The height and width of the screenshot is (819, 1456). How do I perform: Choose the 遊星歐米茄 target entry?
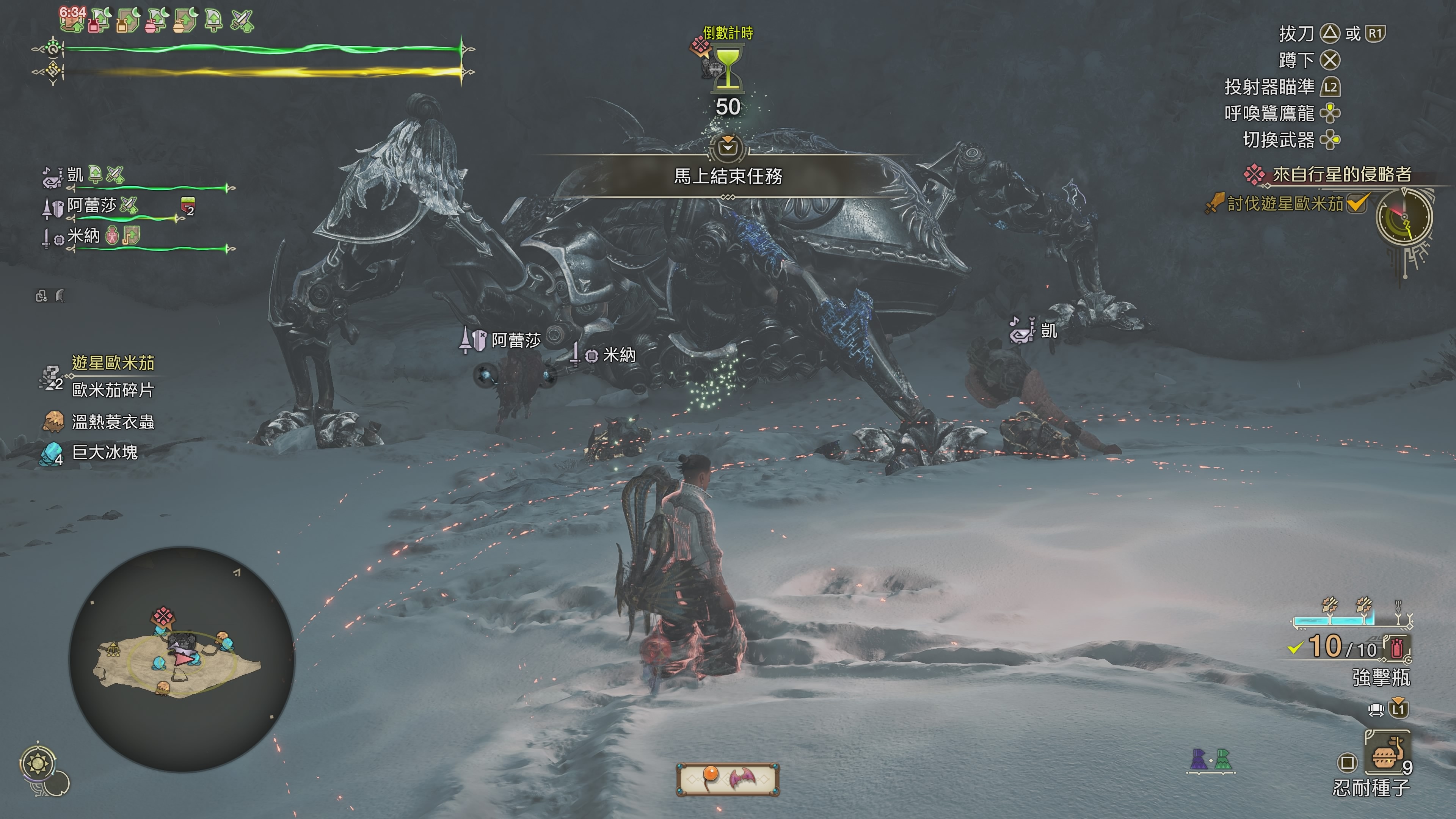[113, 363]
